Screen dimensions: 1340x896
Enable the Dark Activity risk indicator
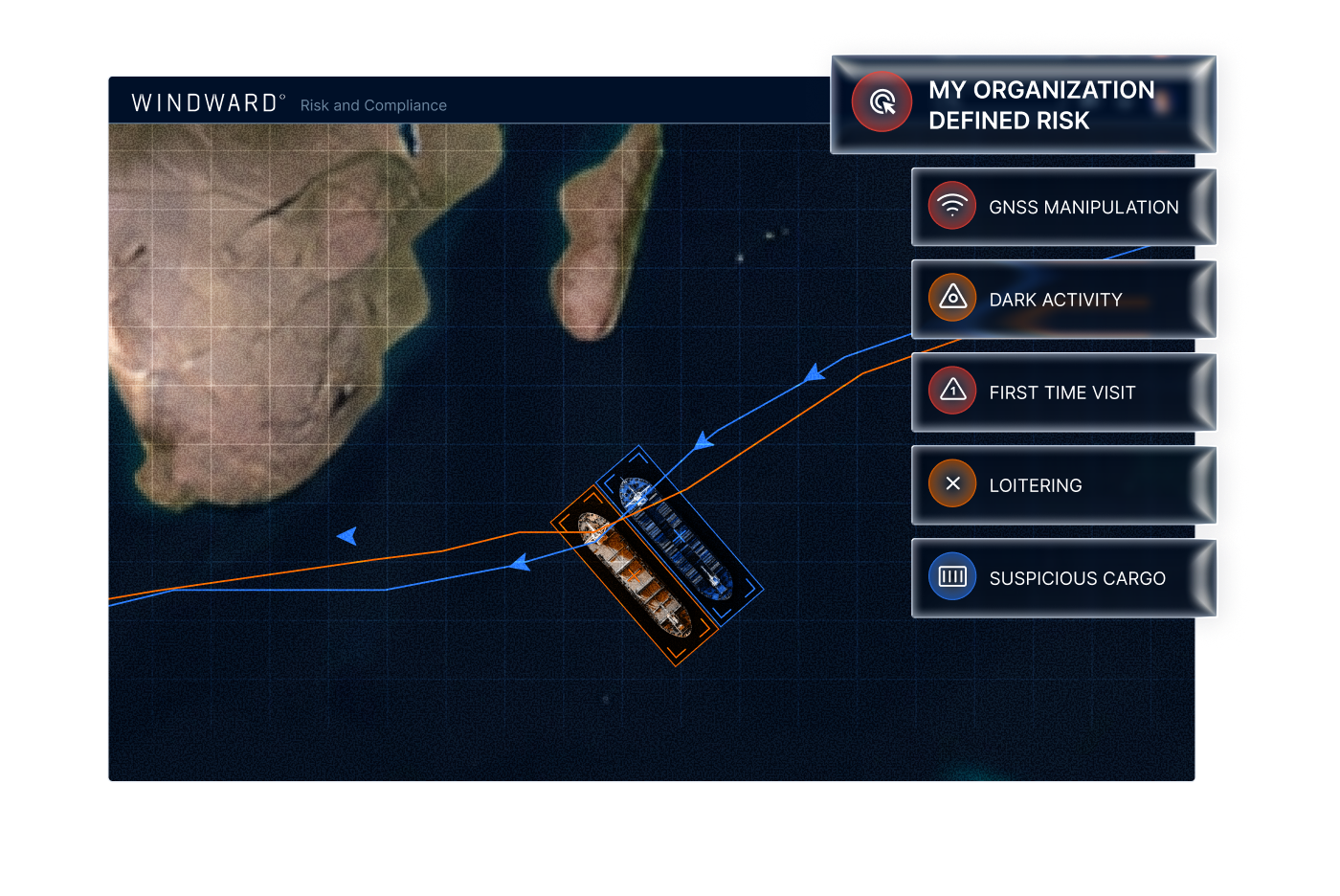coord(1064,298)
